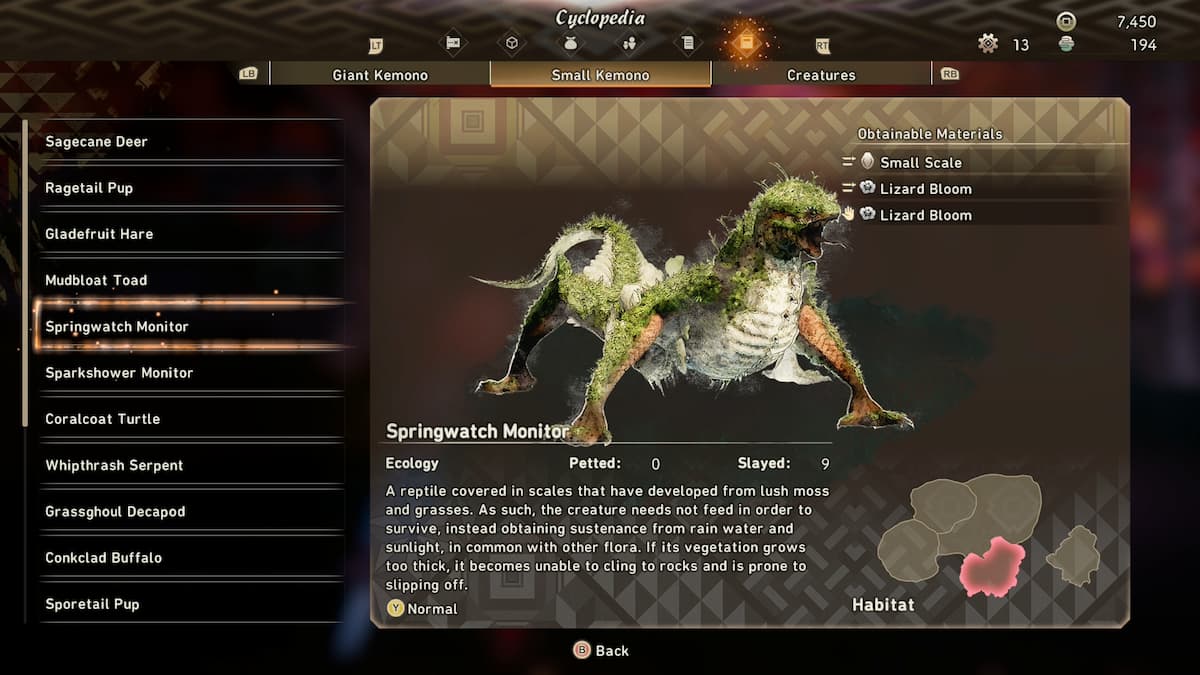Switch to the Giant Kemono tab
1200x675 pixels.
(379, 75)
